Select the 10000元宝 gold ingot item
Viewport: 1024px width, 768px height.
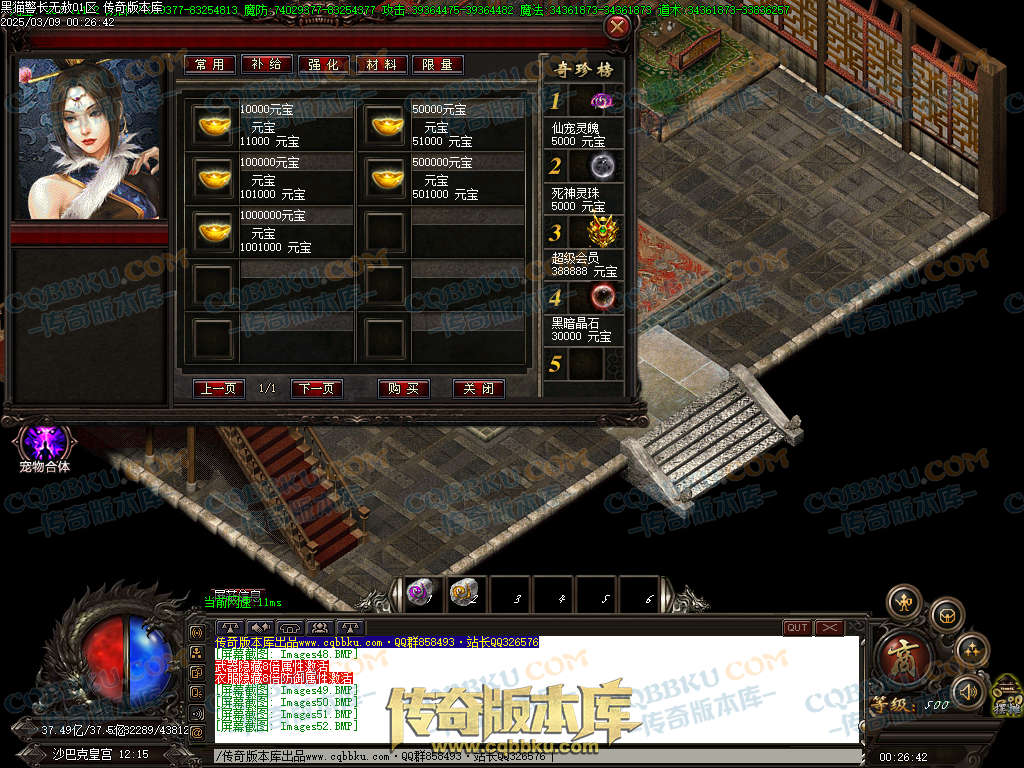(213, 125)
